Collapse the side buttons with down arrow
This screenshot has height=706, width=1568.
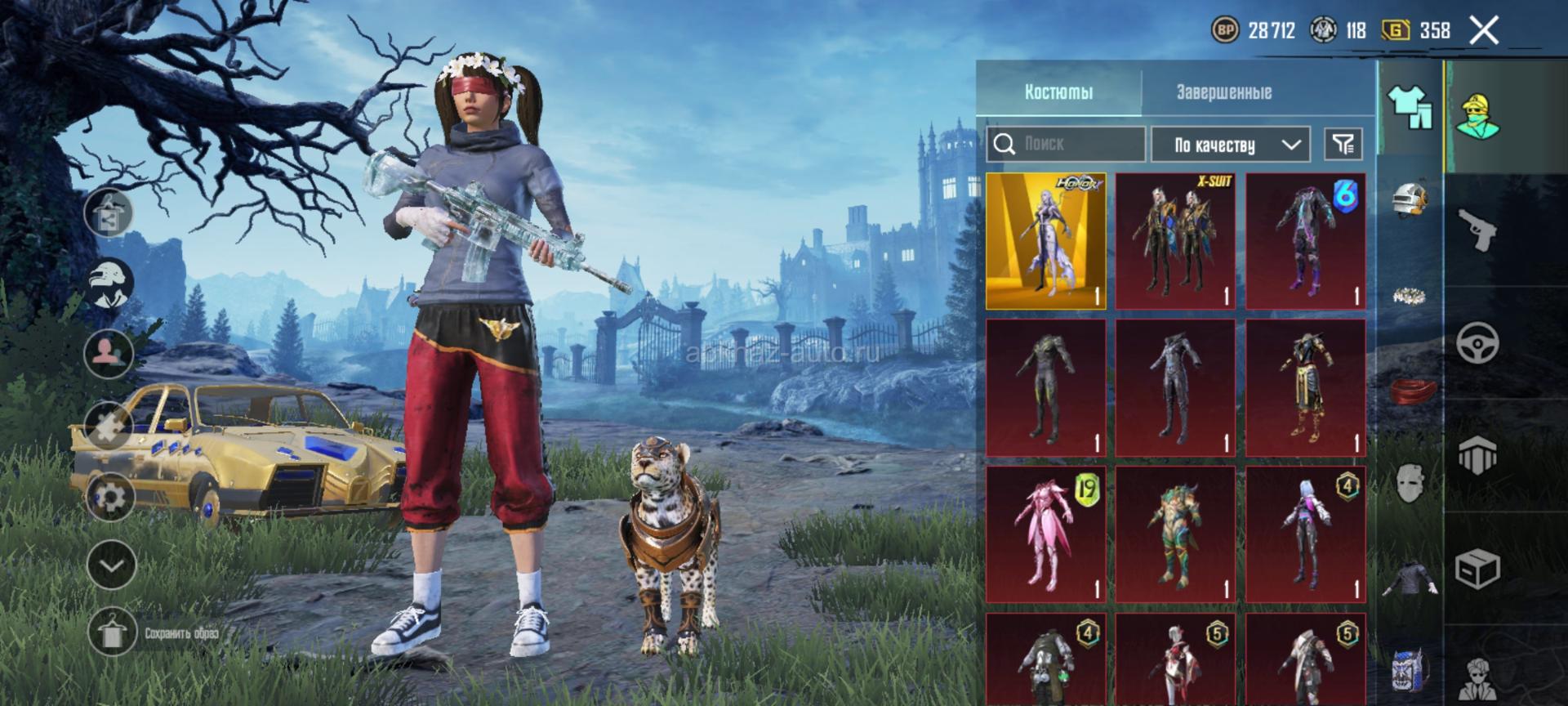[111, 565]
